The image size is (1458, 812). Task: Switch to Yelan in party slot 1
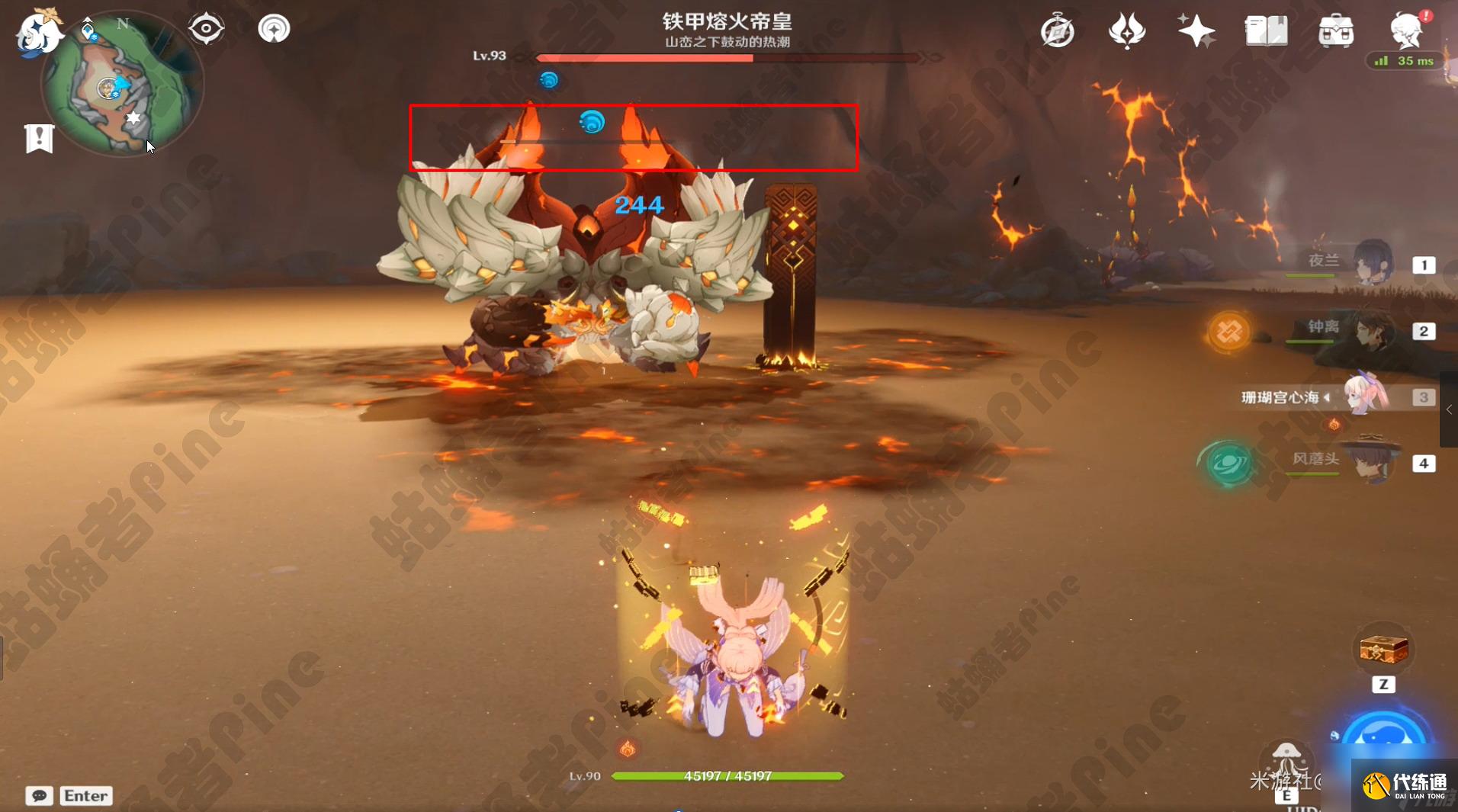click(1373, 265)
